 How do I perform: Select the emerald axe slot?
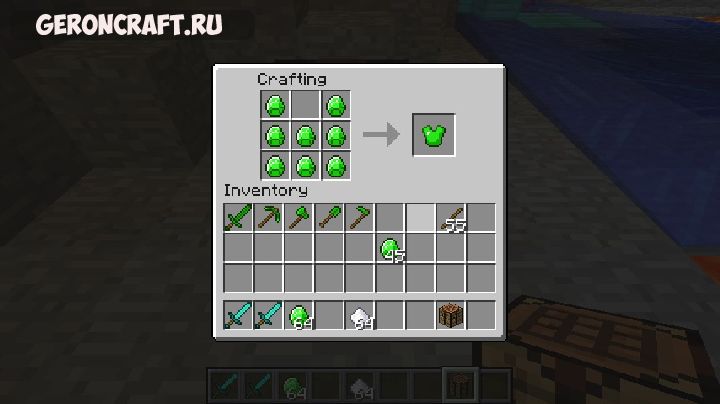[x=299, y=217]
